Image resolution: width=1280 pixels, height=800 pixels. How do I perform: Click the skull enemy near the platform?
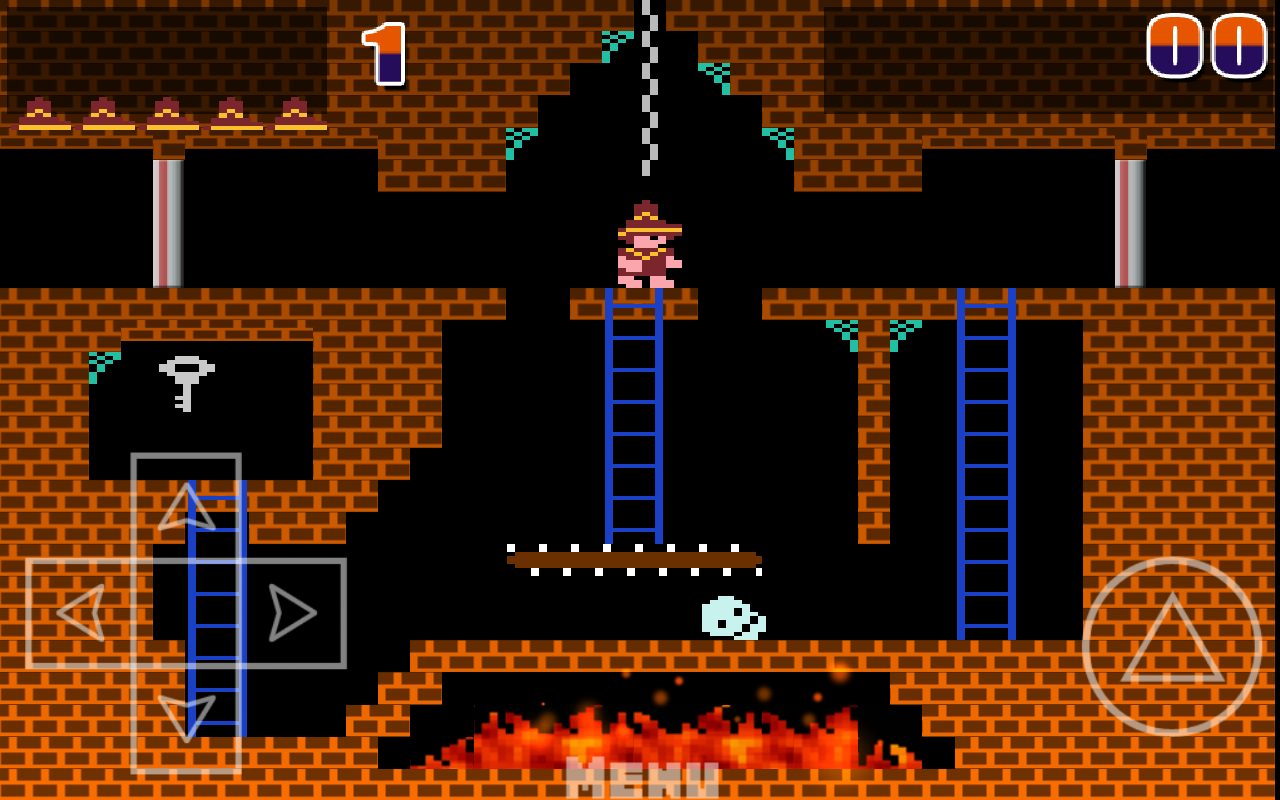click(732, 615)
